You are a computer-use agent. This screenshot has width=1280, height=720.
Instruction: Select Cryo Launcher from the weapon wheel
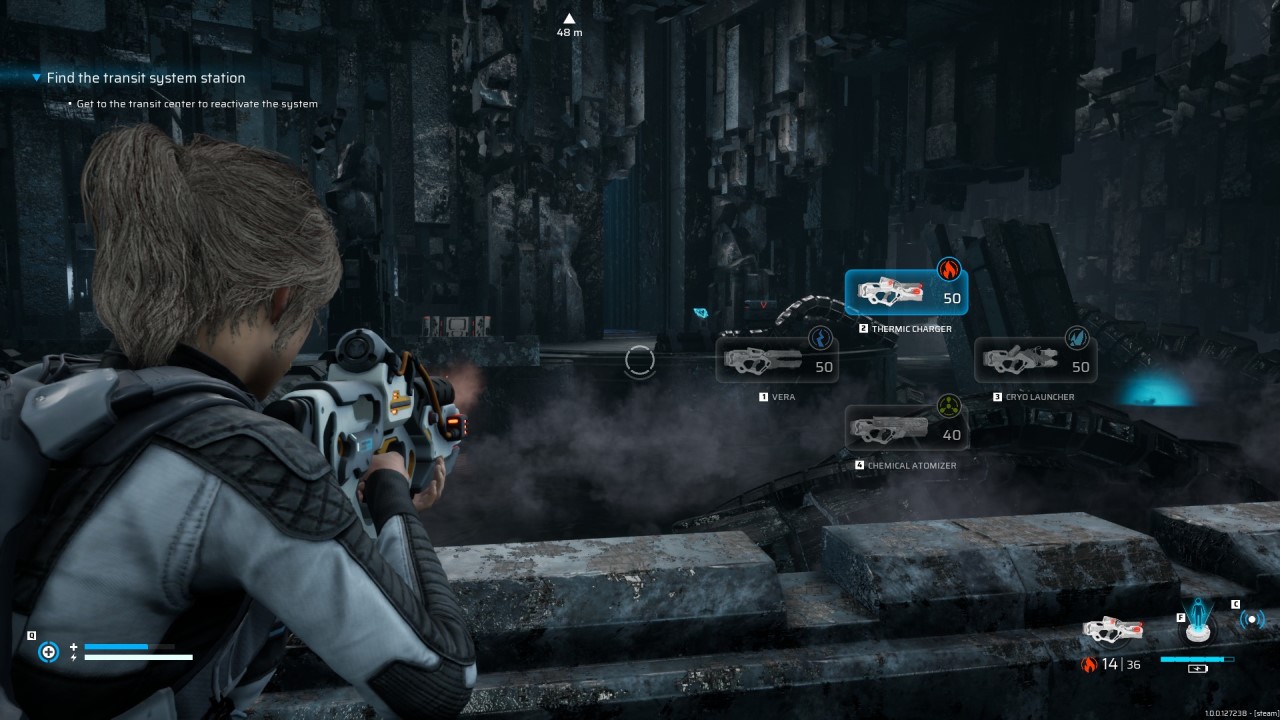pyautogui.click(x=1034, y=359)
